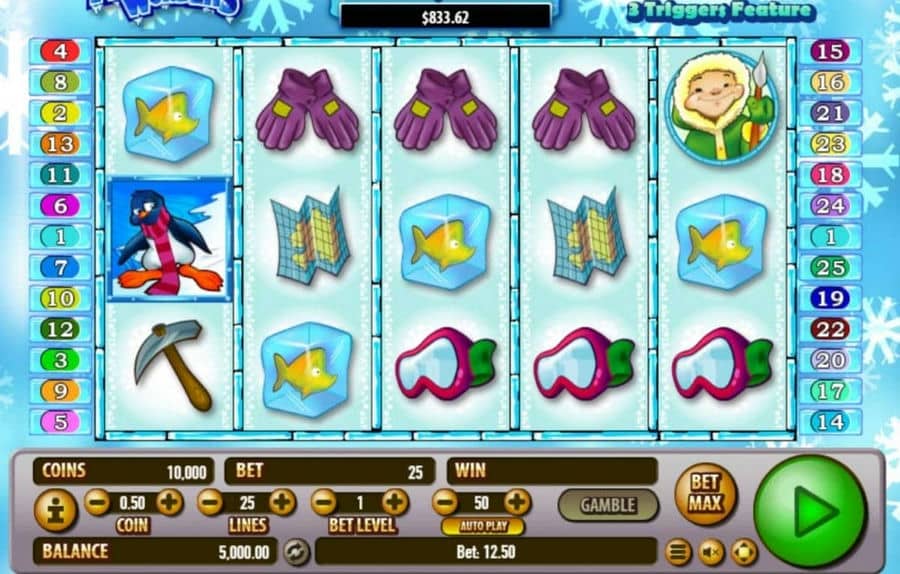Open the hamburger menu icon

(x=679, y=551)
